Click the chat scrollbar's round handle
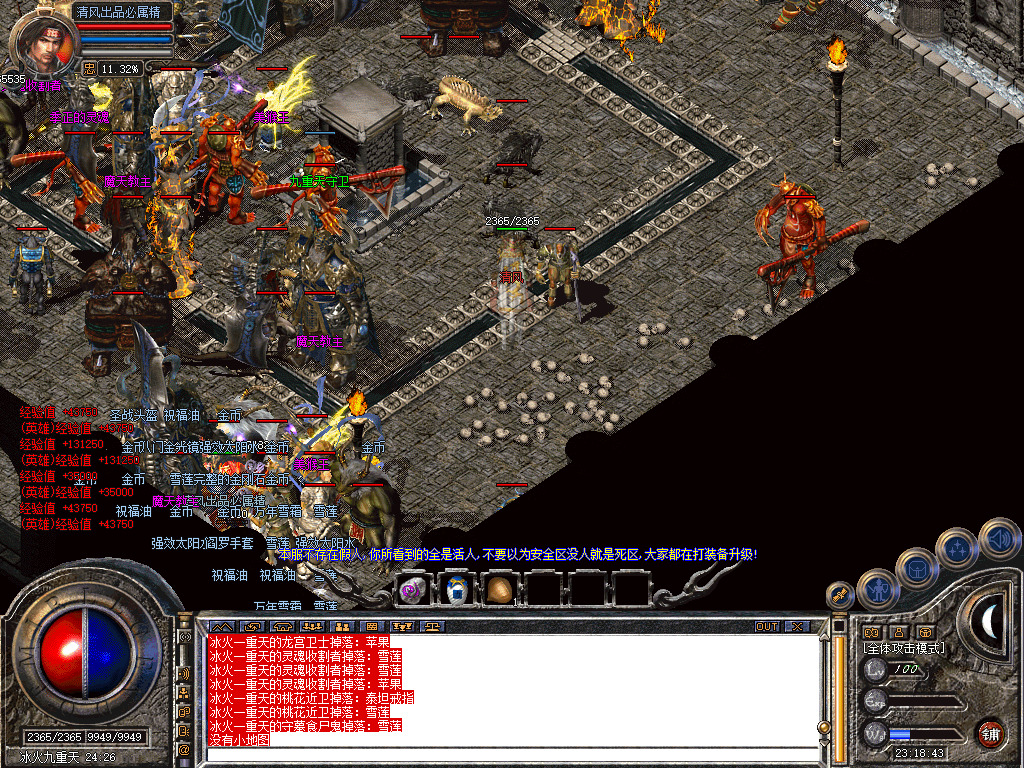 824,727
